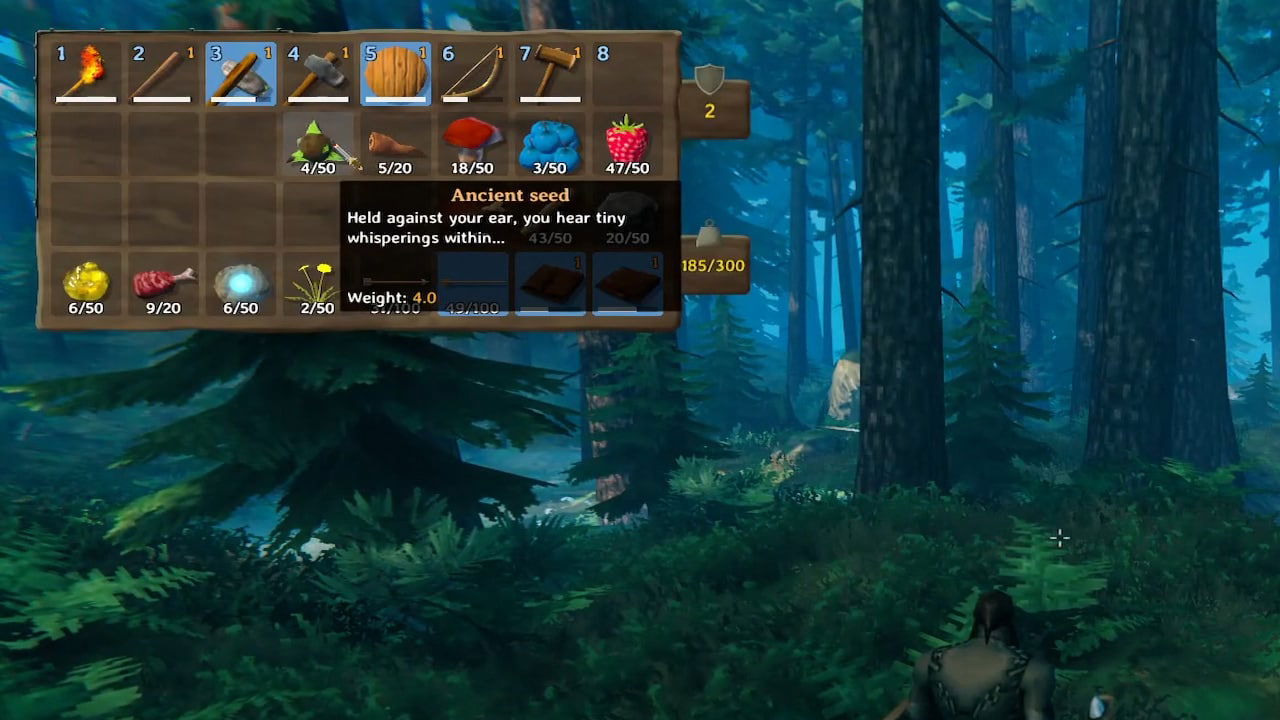The width and height of the screenshot is (1280, 720).
Task: Grab the blueberries stack of 3
Action: pos(550,140)
